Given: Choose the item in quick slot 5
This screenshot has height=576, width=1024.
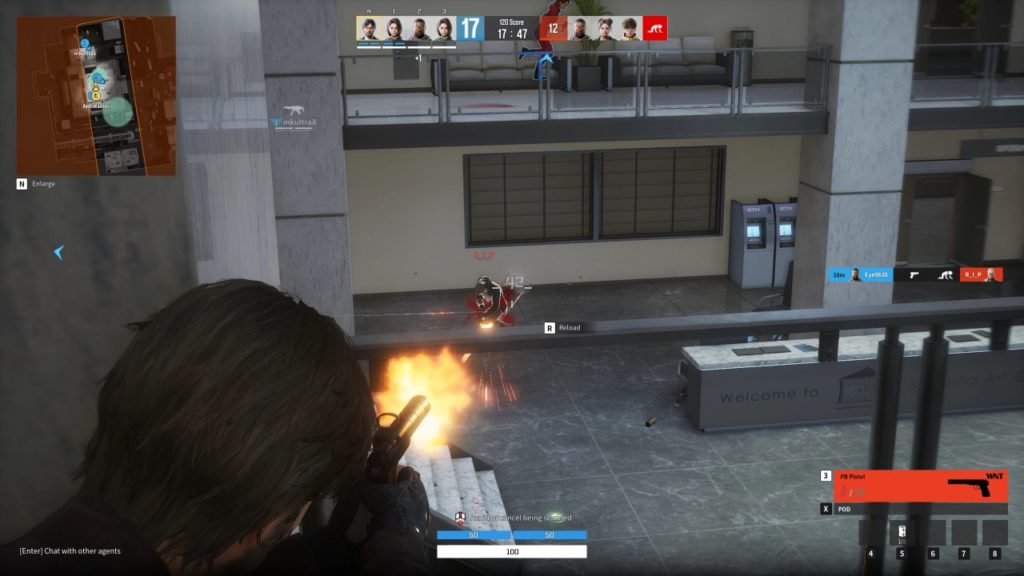Looking at the screenshot, I should pyautogui.click(x=901, y=532).
